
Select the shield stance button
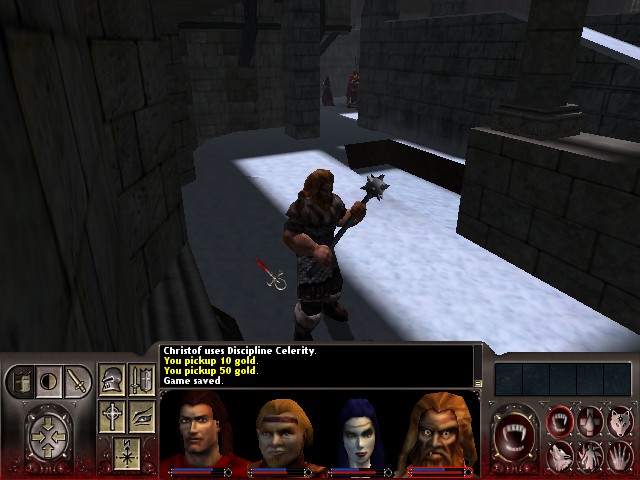point(21,381)
